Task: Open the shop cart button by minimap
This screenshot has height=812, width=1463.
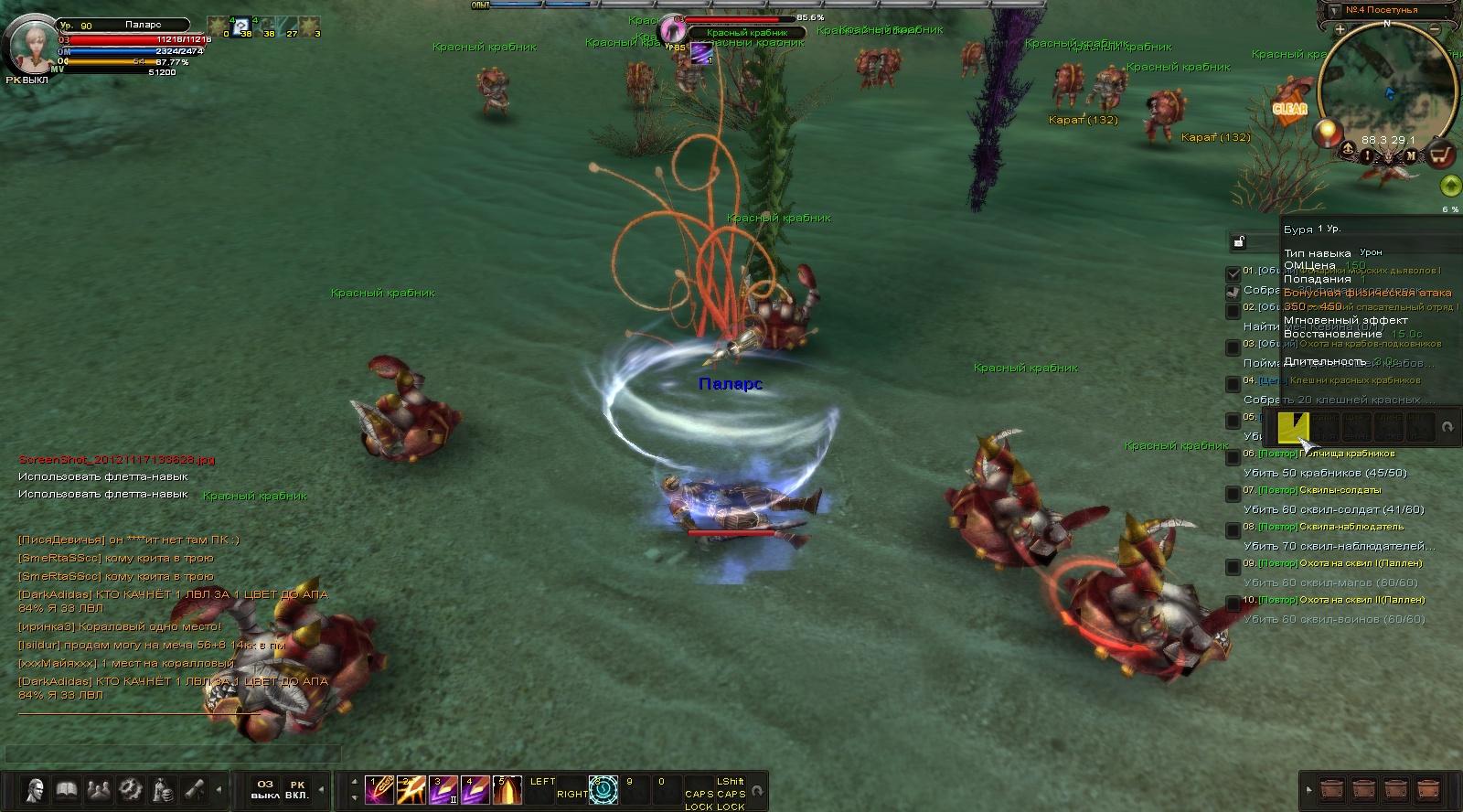Action: (1442, 155)
